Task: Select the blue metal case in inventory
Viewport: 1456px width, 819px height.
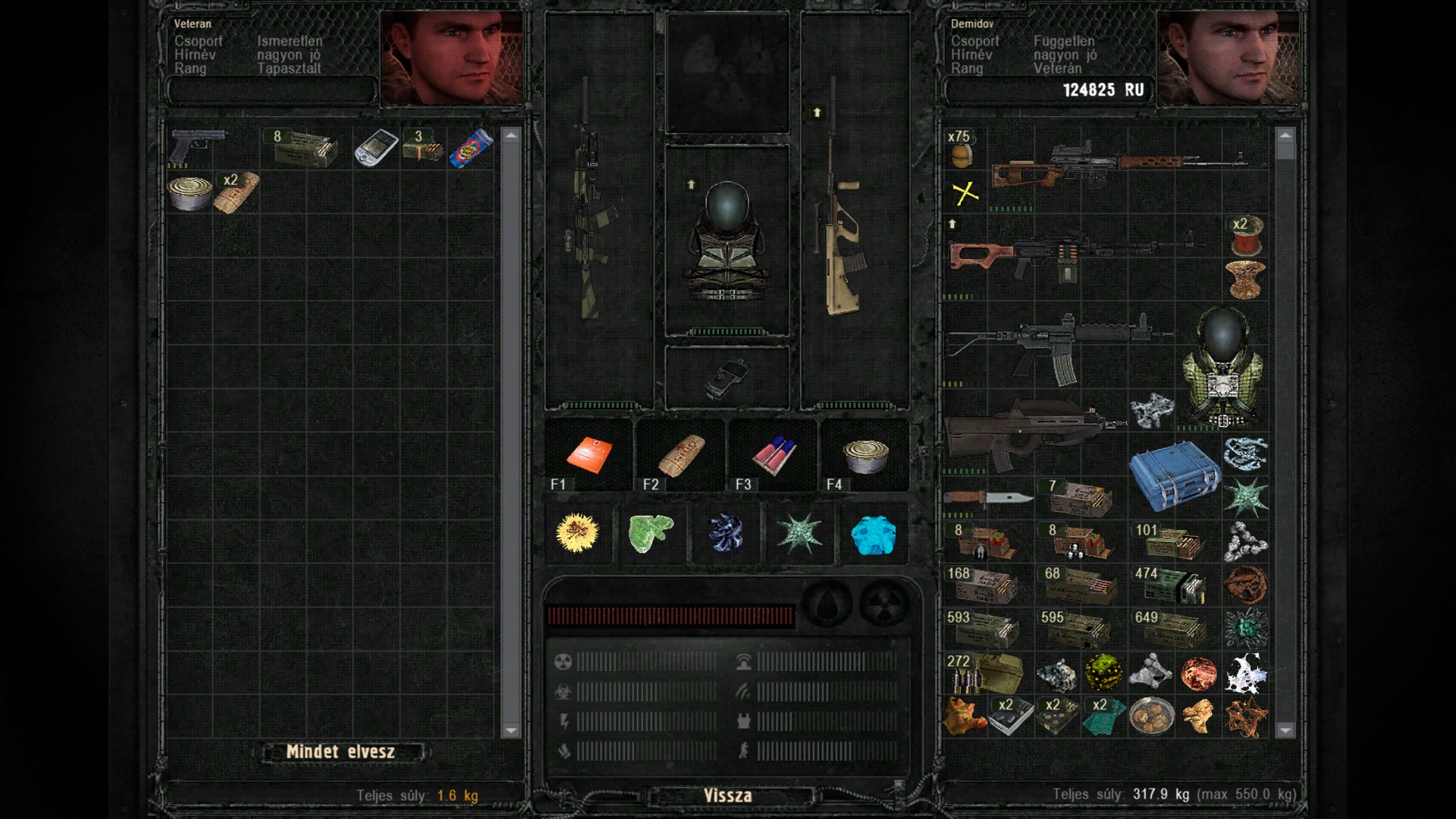Action: [x=1174, y=476]
